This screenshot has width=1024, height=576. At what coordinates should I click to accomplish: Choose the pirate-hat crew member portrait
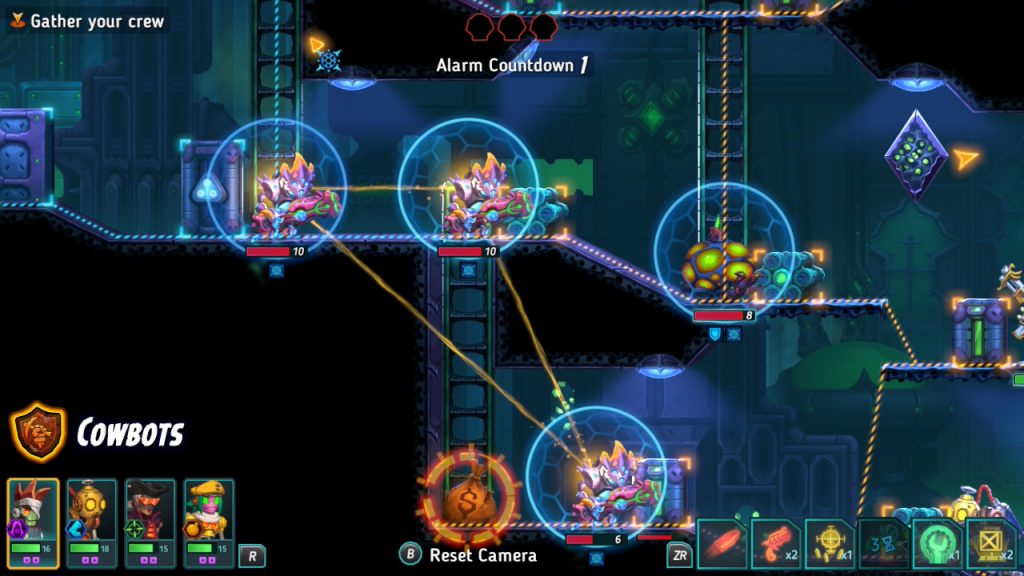pos(150,510)
